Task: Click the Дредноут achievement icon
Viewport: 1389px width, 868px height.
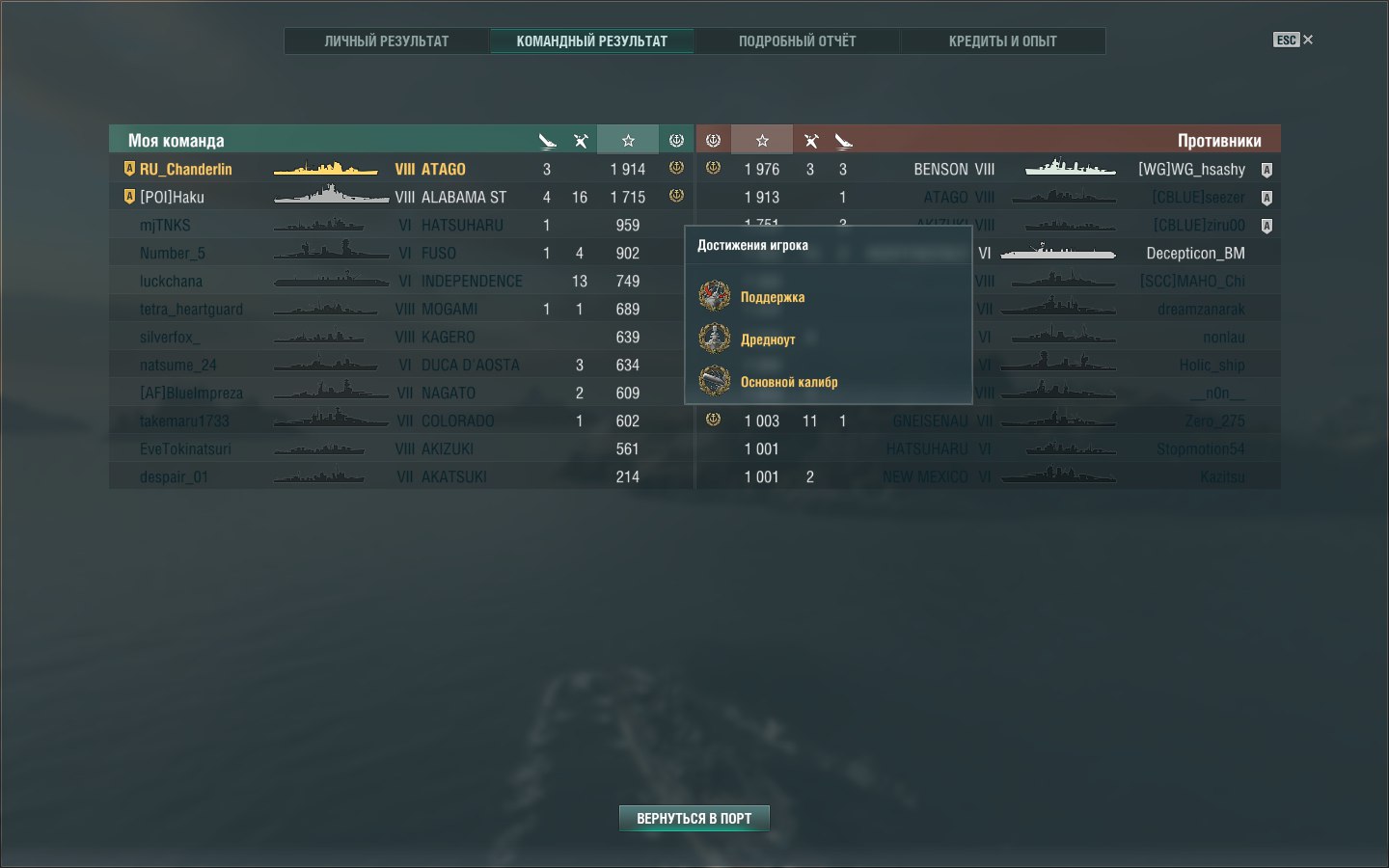Action: (x=715, y=339)
